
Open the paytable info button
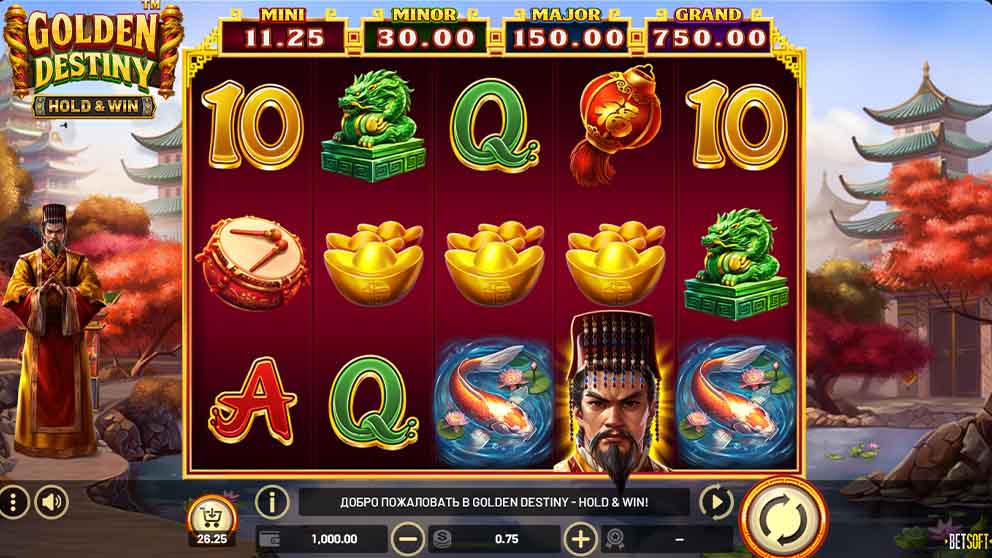[x=272, y=502]
